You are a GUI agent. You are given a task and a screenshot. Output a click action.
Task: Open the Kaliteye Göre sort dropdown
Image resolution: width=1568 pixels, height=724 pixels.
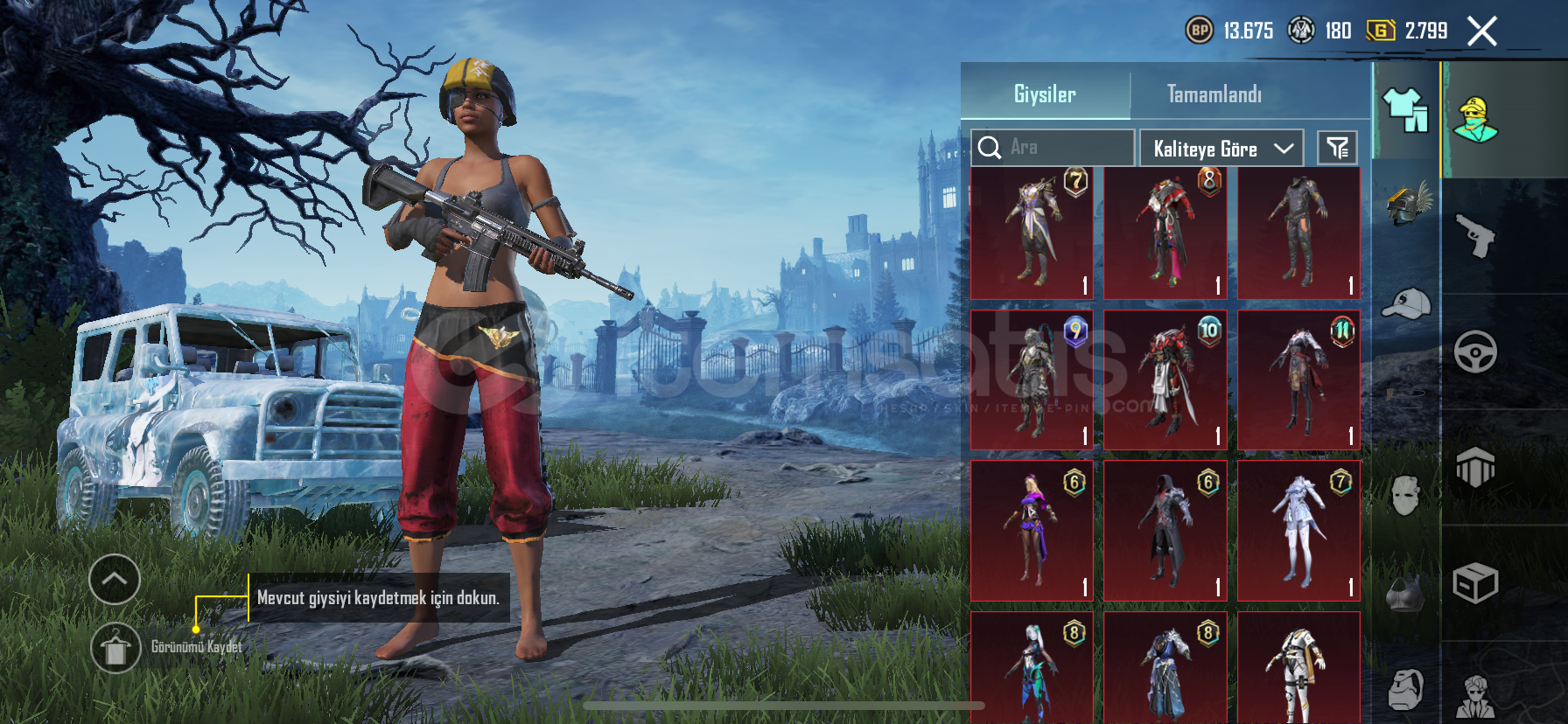(x=1221, y=149)
